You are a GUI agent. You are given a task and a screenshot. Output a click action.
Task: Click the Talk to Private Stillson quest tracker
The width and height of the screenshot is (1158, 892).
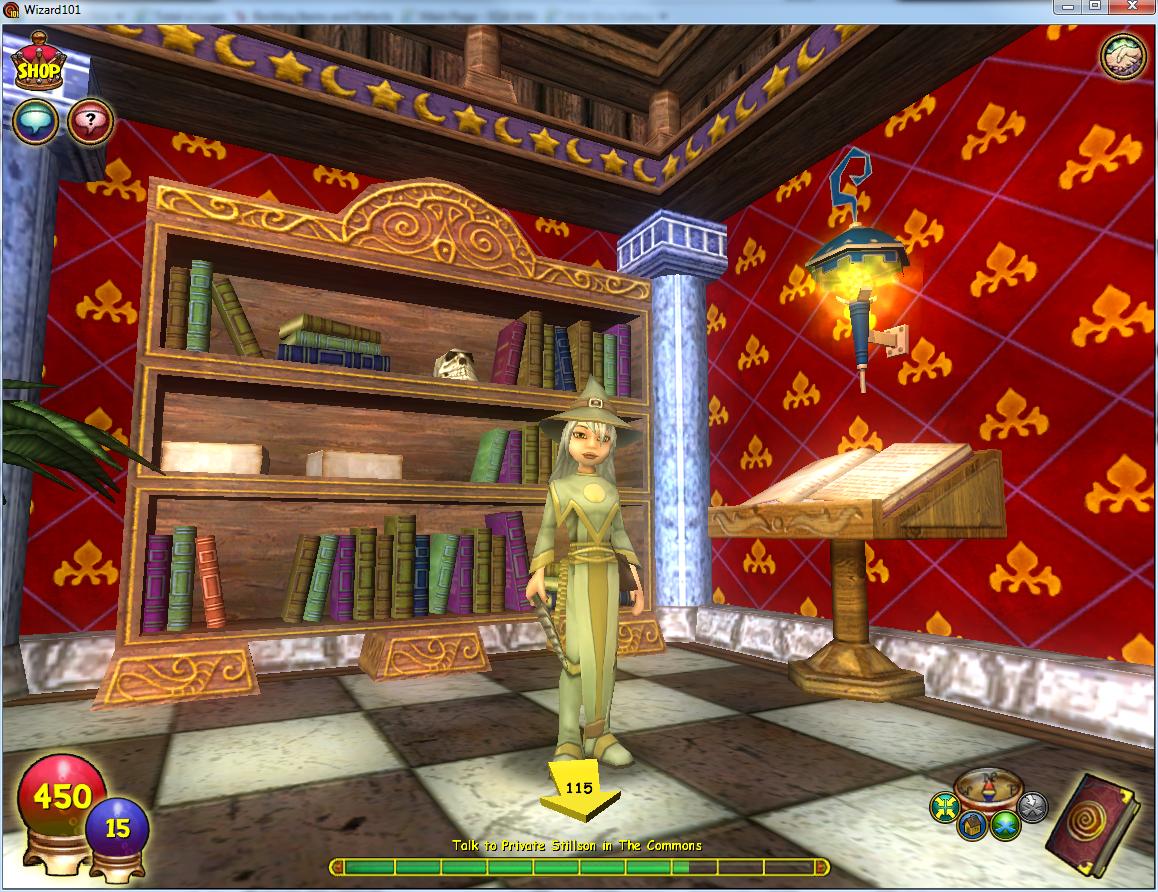click(x=577, y=846)
